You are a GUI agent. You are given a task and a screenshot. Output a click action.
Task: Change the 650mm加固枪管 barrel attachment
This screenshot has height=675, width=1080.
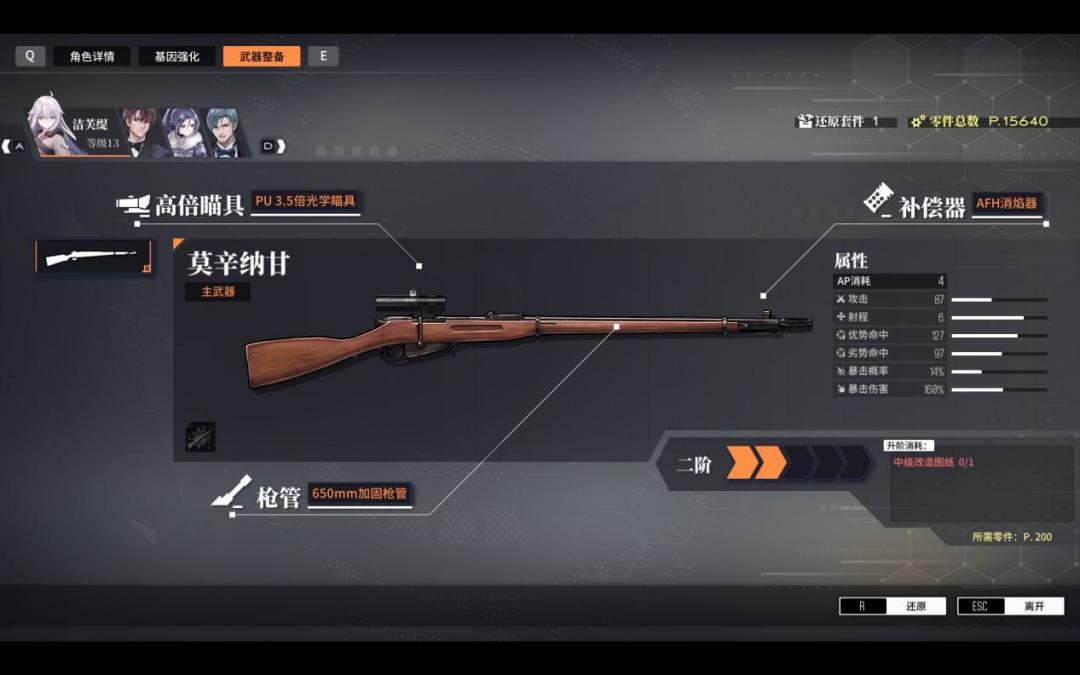[x=359, y=494]
